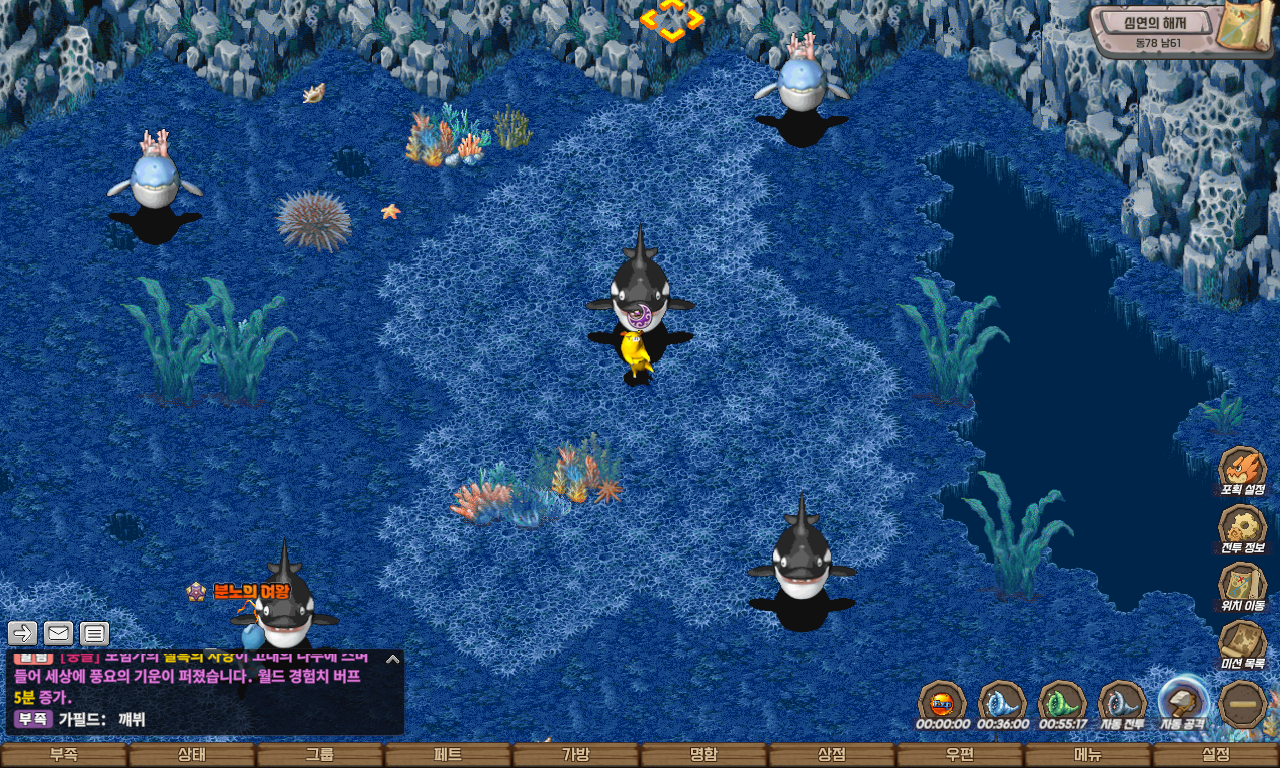Show 전투 정보 battle info
Screen dimensions: 1280x768
pyautogui.click(x=1242, y=528)
